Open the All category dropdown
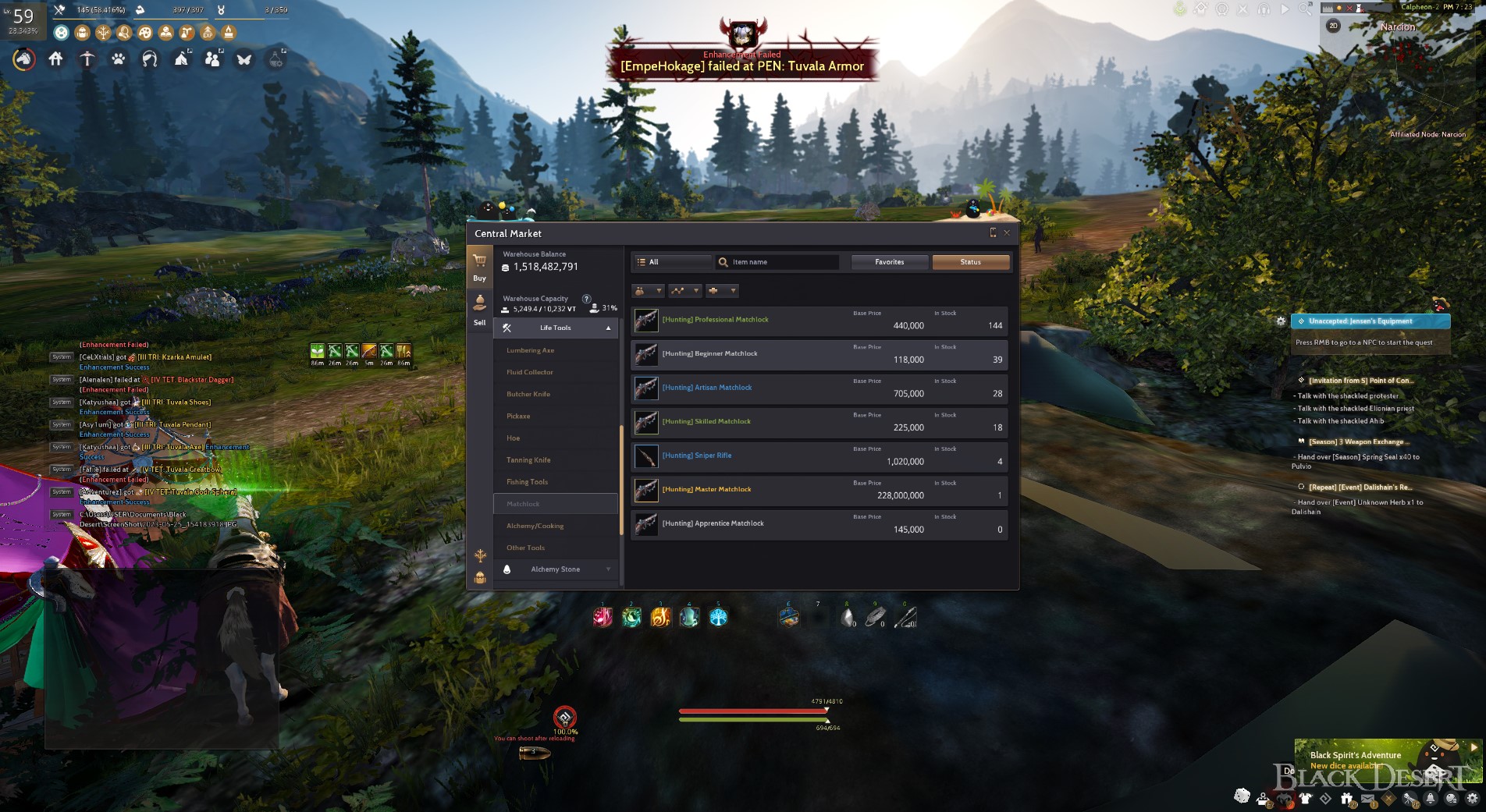This screenshot has height=812, width=1486. pos(671,262)
